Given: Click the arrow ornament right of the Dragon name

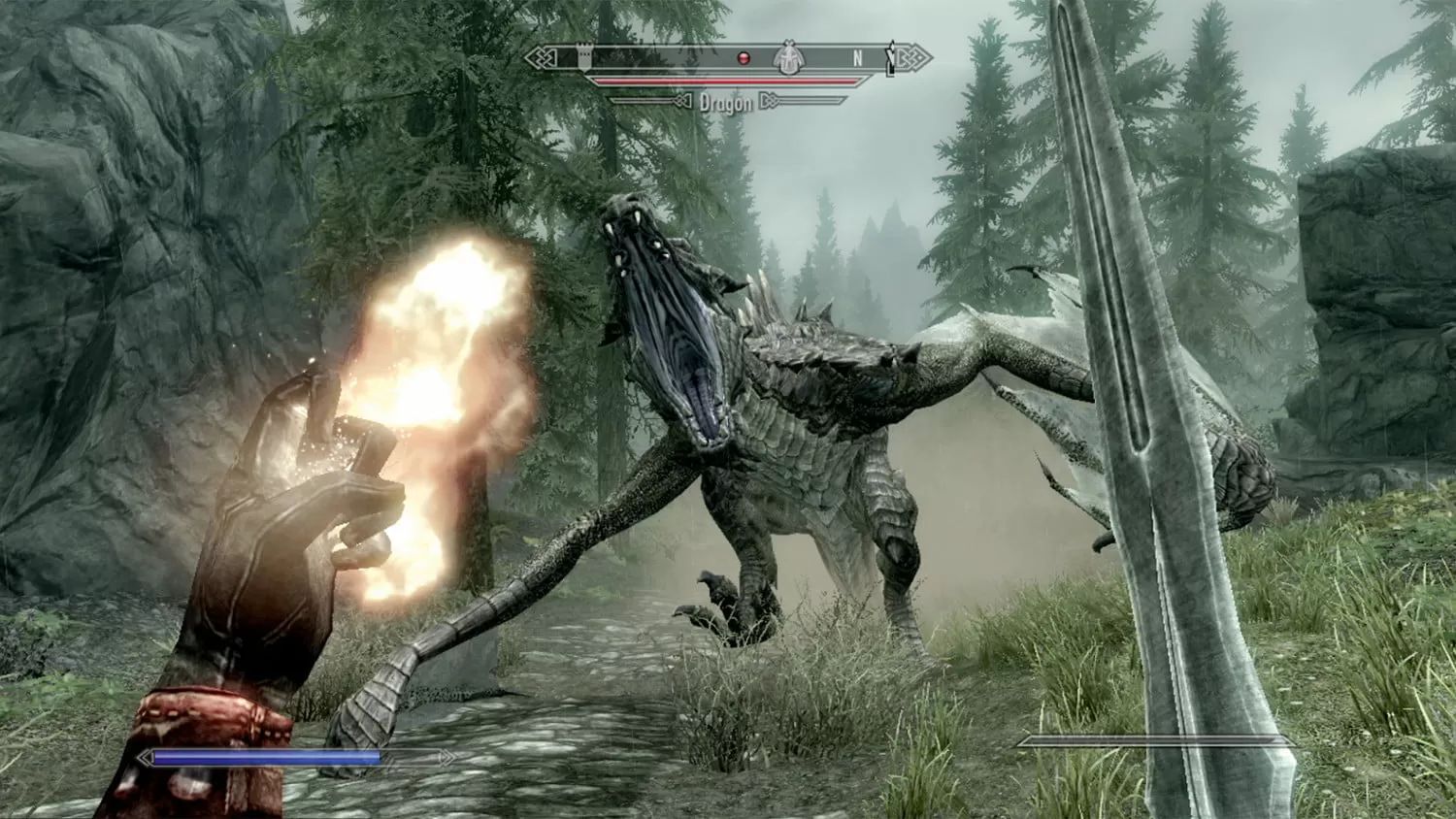Looking at the screenshot, I should click(x=770, y=101).
